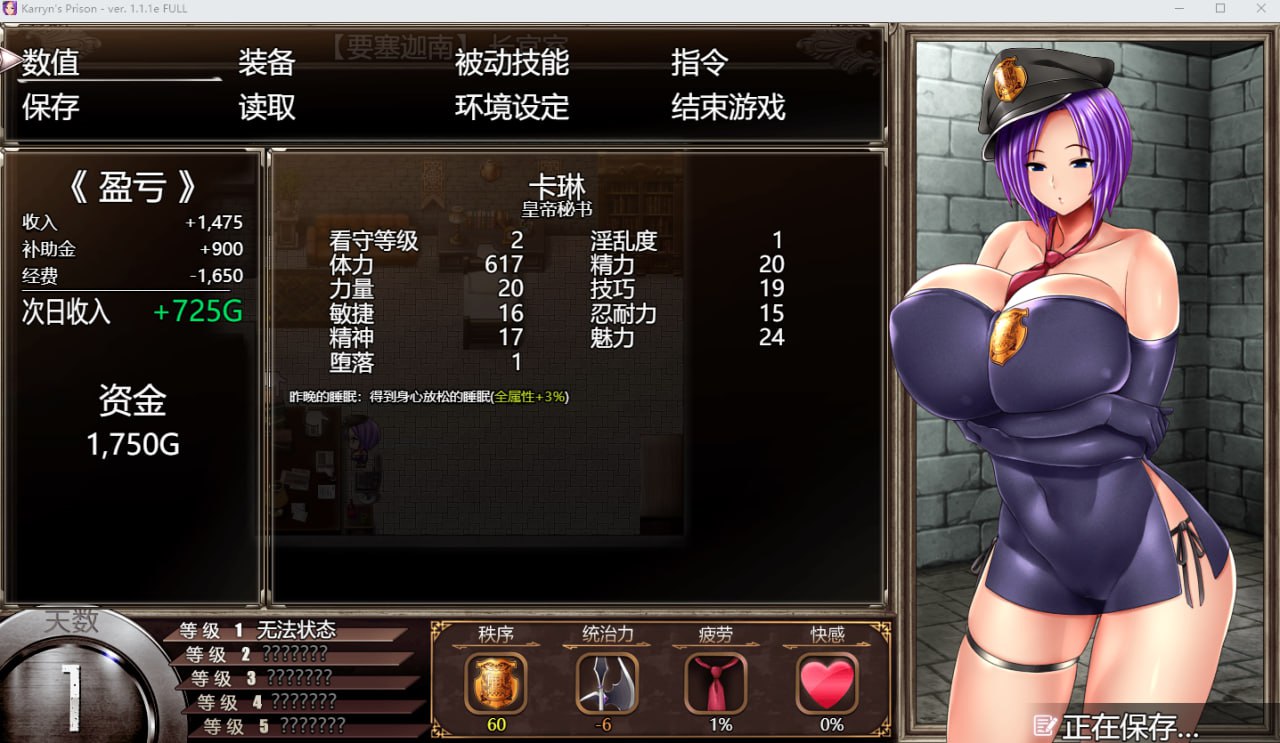
Task: Click the Pleasure 0% gauge
Action: coord(826,725)
